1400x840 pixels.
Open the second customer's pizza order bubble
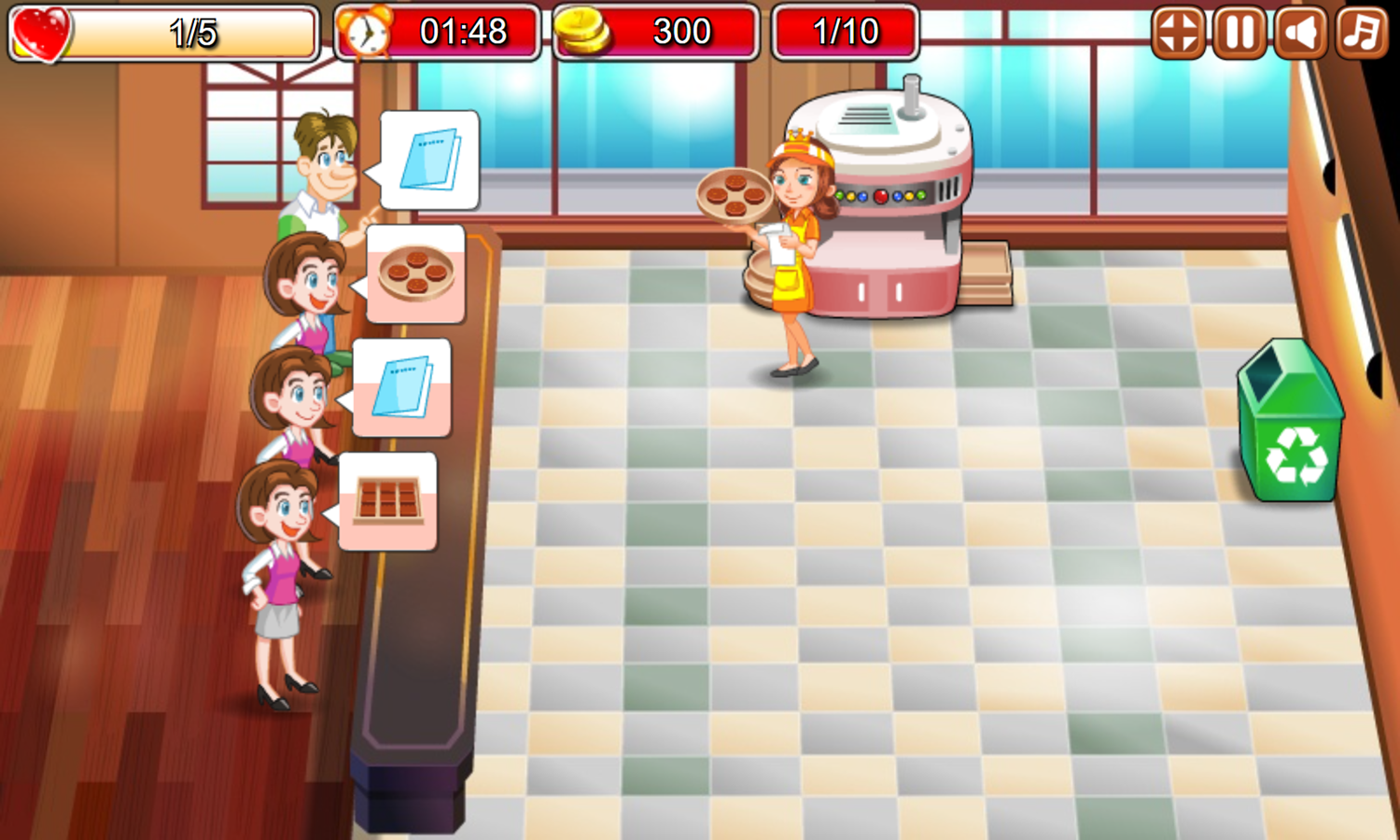pos(415,275)
